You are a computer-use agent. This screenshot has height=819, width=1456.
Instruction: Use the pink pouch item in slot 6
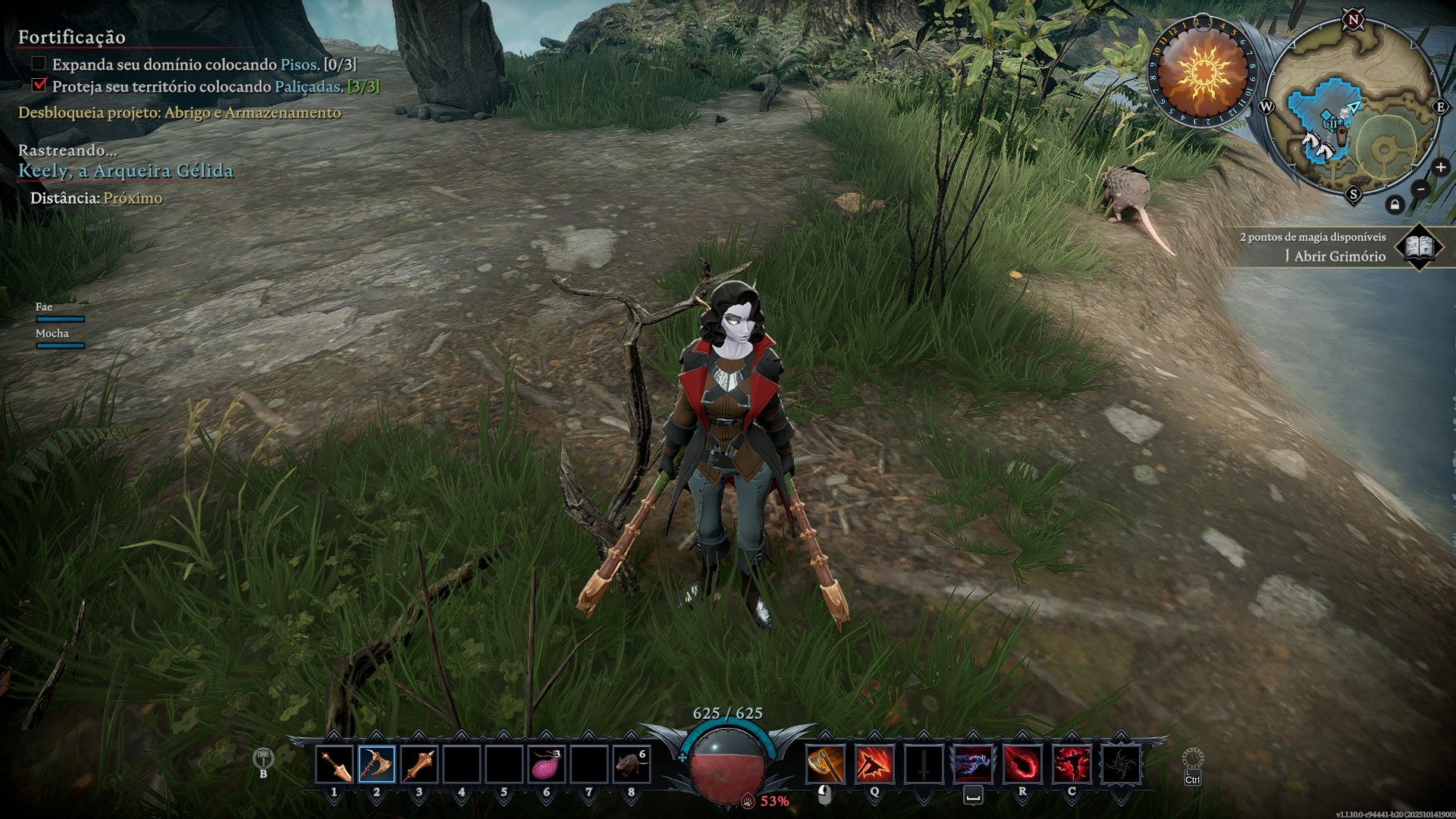(547, 764)
